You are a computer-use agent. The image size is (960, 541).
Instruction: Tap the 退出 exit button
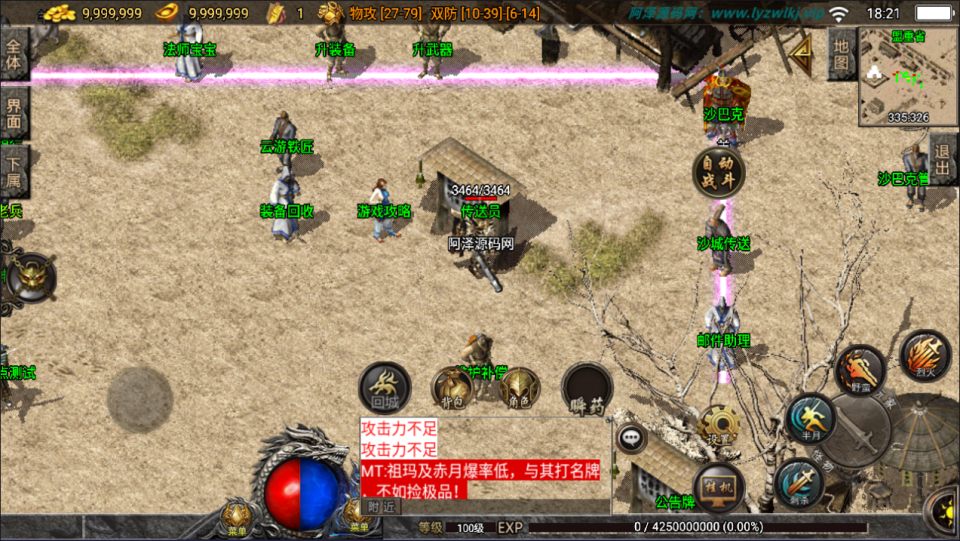(942, 159)
